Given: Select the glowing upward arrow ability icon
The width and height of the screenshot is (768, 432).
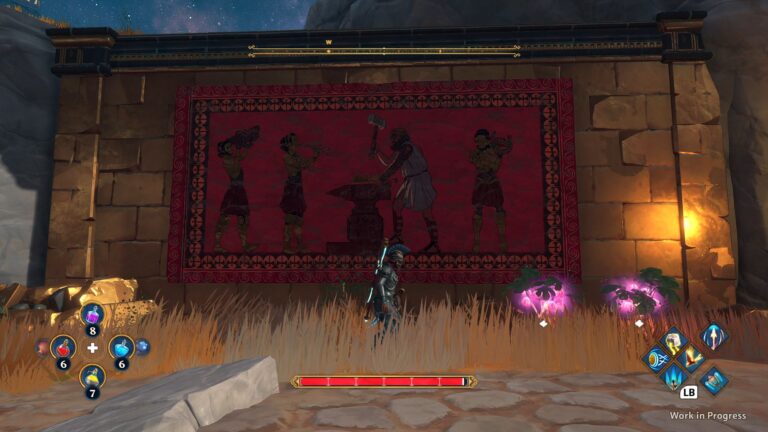Looking at the screenshot, I should click(714, 336).
